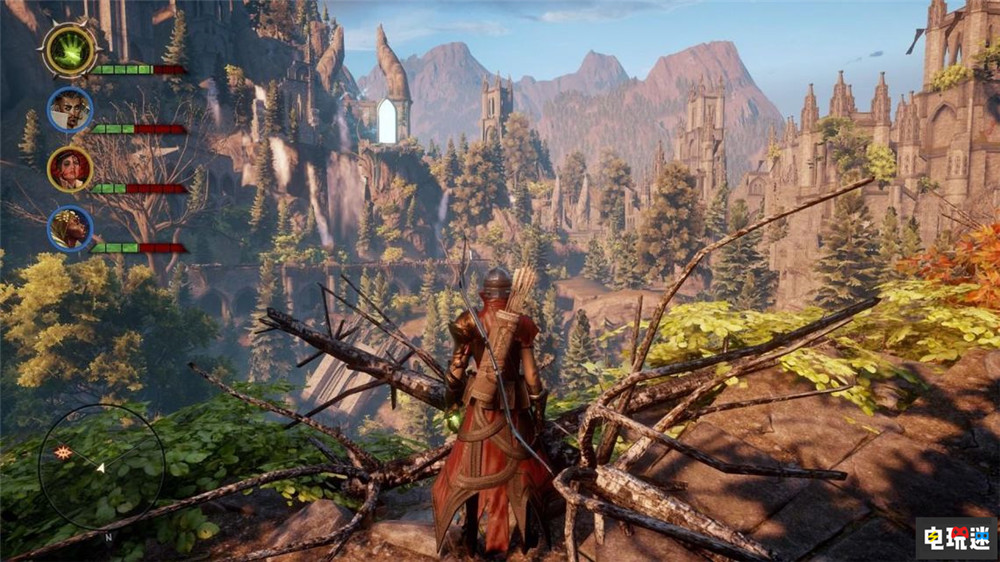1000x562 pixels.
Task: Select the green glowing hand party portrait
Action: click(70, 49)
